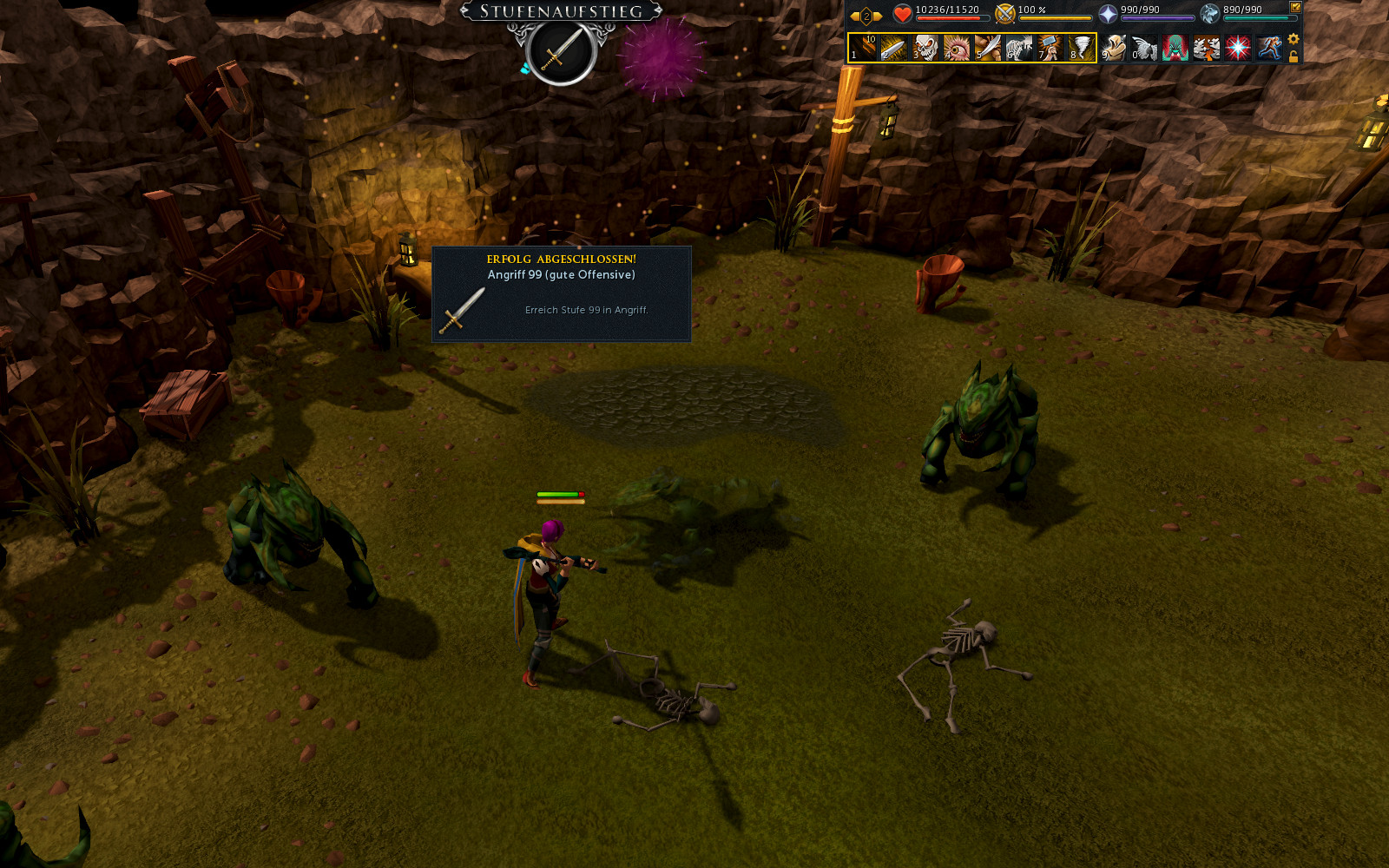Use the hammer smash ability in slot 7
Viewport: 1389px width, 868px height.
(1050, 48)
